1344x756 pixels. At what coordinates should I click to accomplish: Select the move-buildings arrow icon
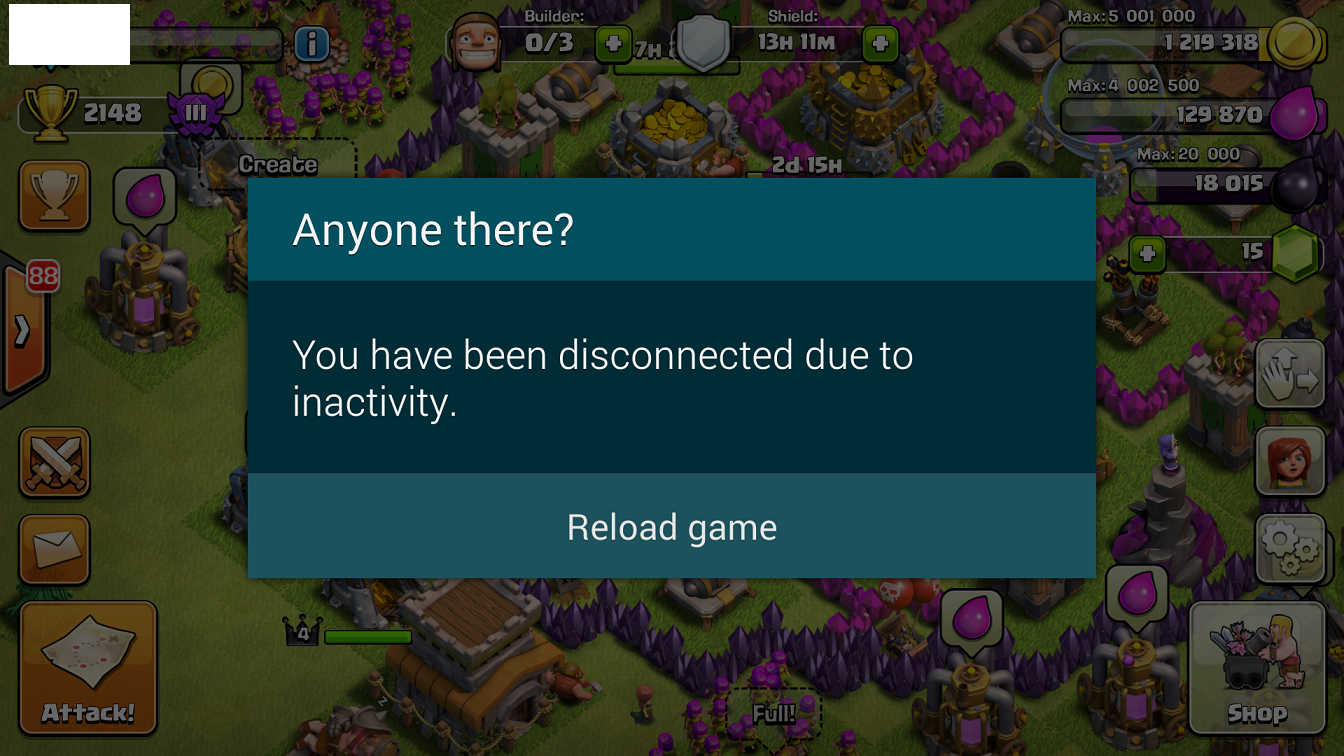pos(1290,375)
